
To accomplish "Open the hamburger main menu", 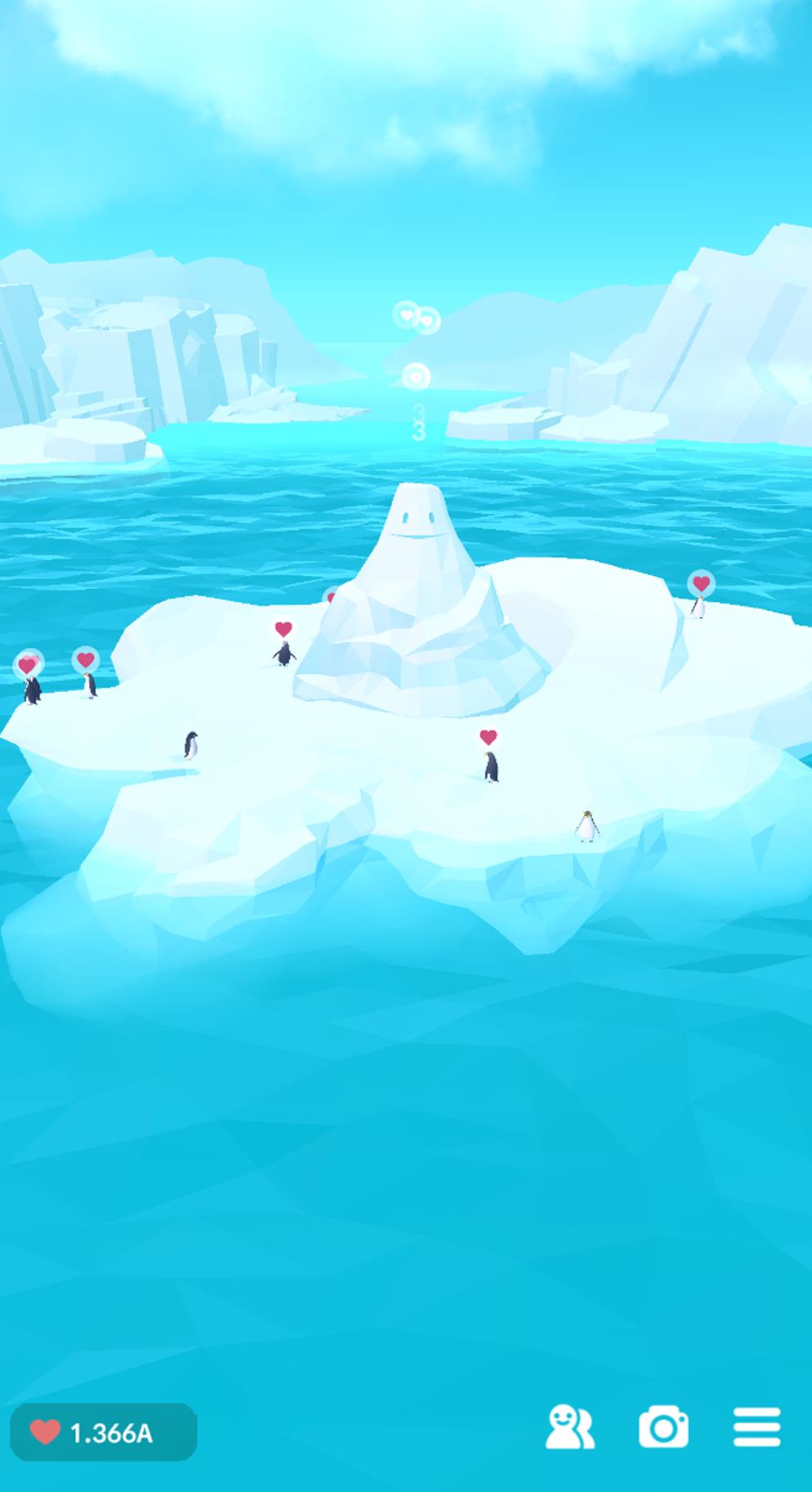I will pos(756,1427).
